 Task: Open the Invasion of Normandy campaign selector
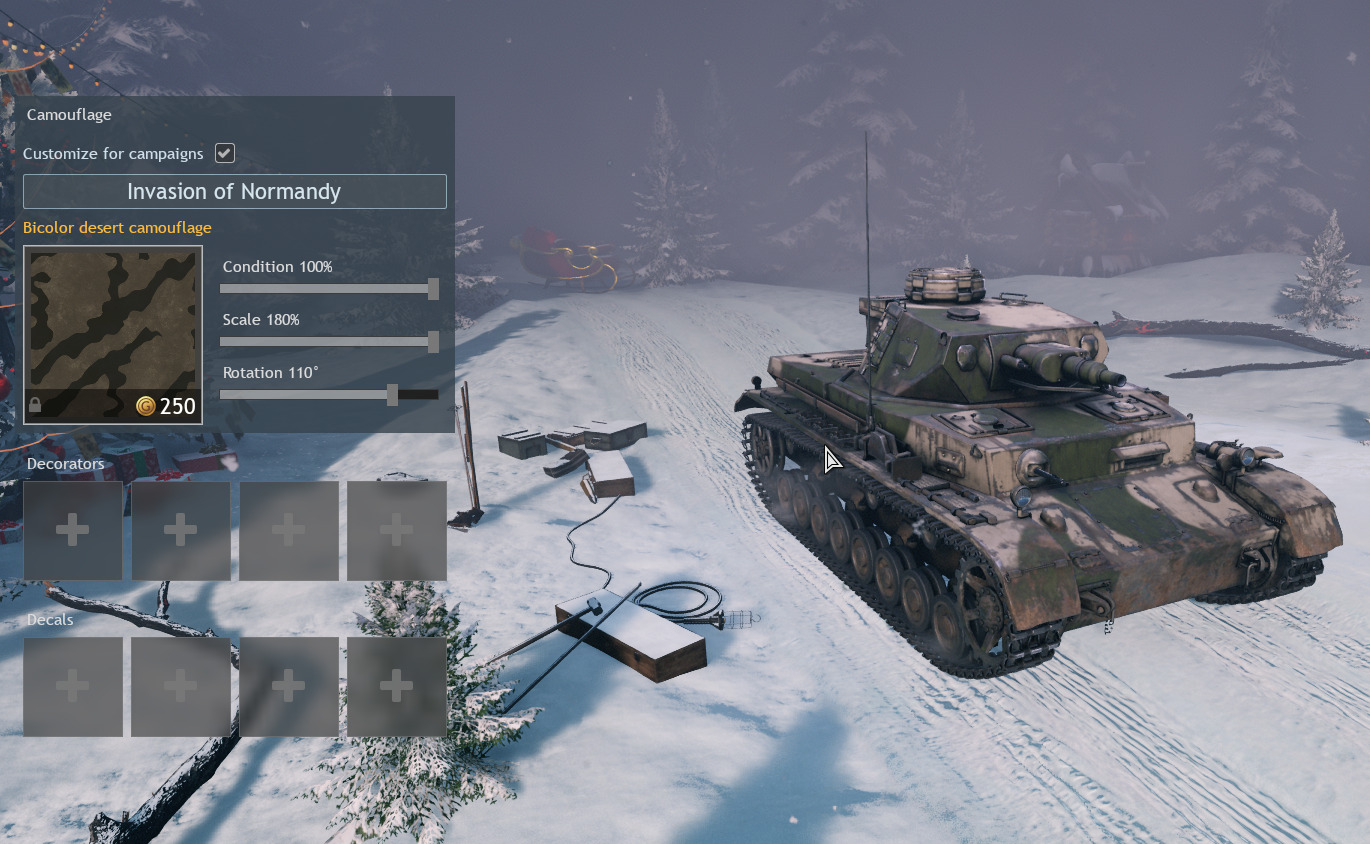[x=234, y=192]
